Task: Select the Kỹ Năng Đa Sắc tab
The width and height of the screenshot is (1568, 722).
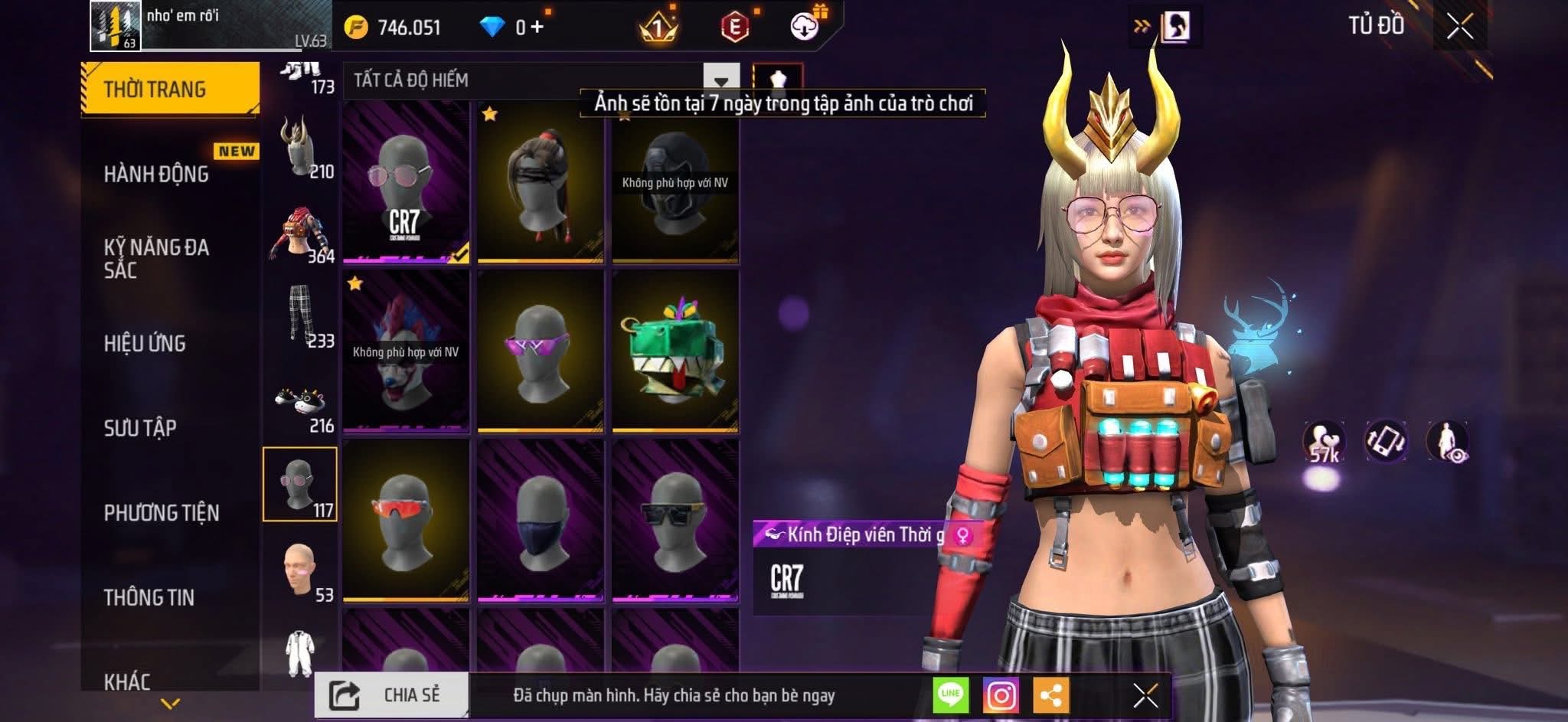Action: (x=157, y=258)
